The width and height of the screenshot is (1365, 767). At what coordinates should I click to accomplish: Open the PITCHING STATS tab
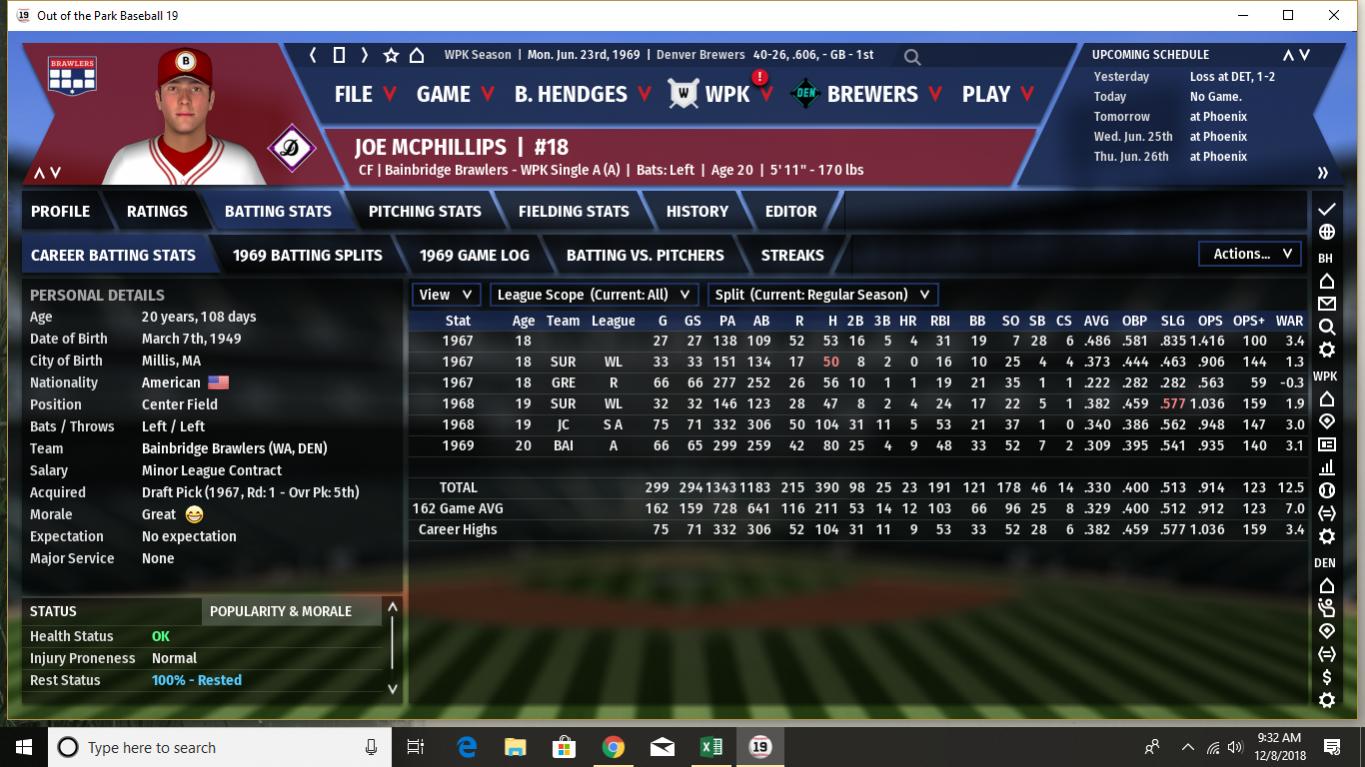tap(424, 211)
